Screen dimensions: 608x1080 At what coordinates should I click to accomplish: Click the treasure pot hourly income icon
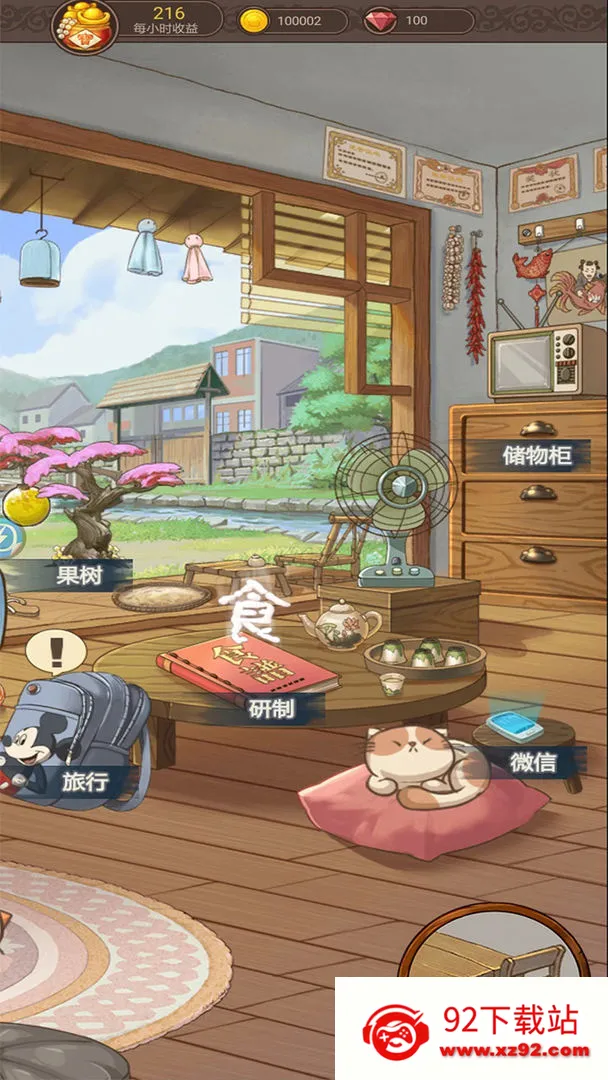tap(85, 25)
